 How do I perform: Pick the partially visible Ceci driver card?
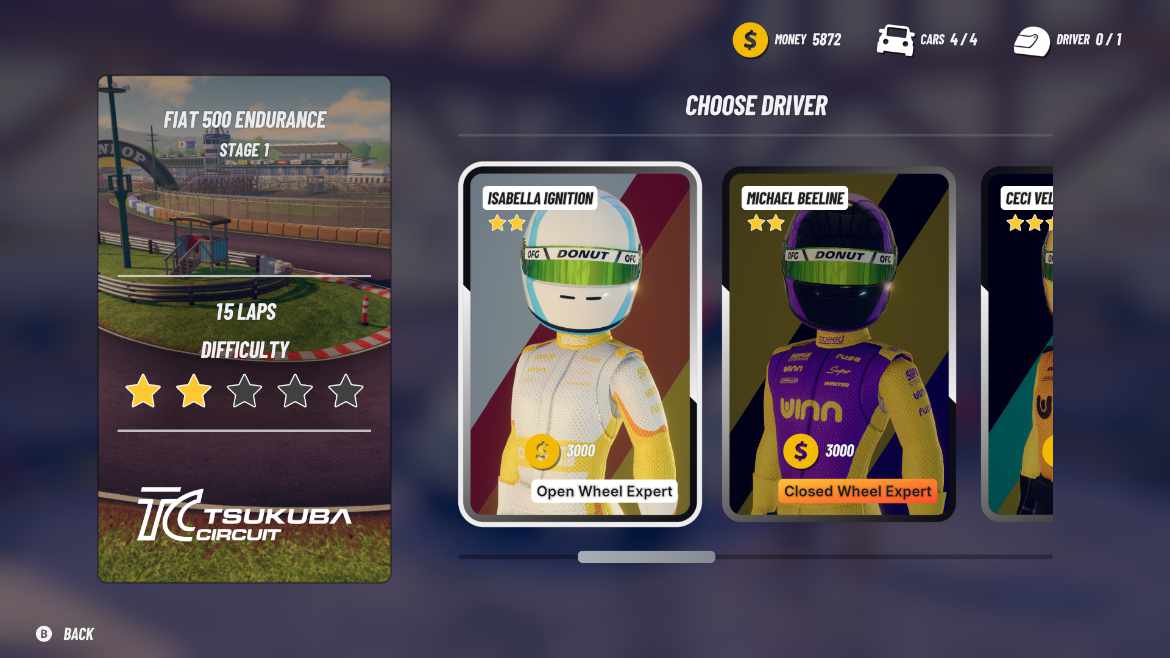coord(1020,345)
